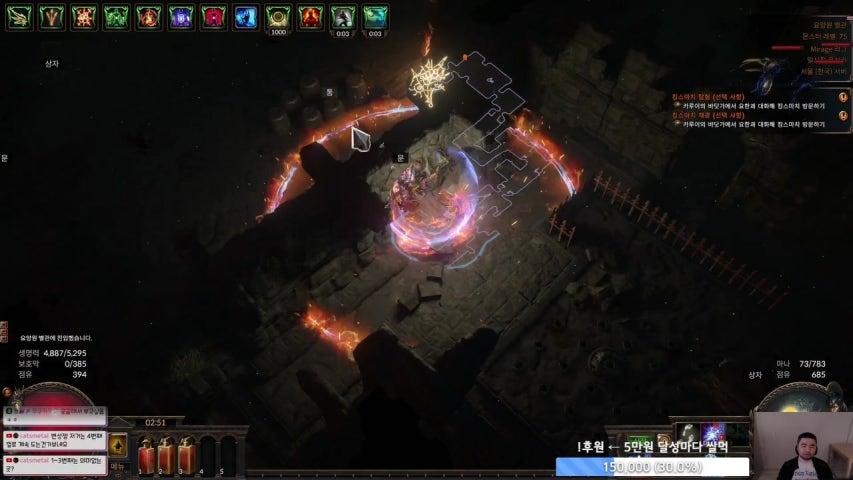The height and width of the screenshot is (480, 853).
Task: Select the buff icon showing 1000
Action: point(278,17)
